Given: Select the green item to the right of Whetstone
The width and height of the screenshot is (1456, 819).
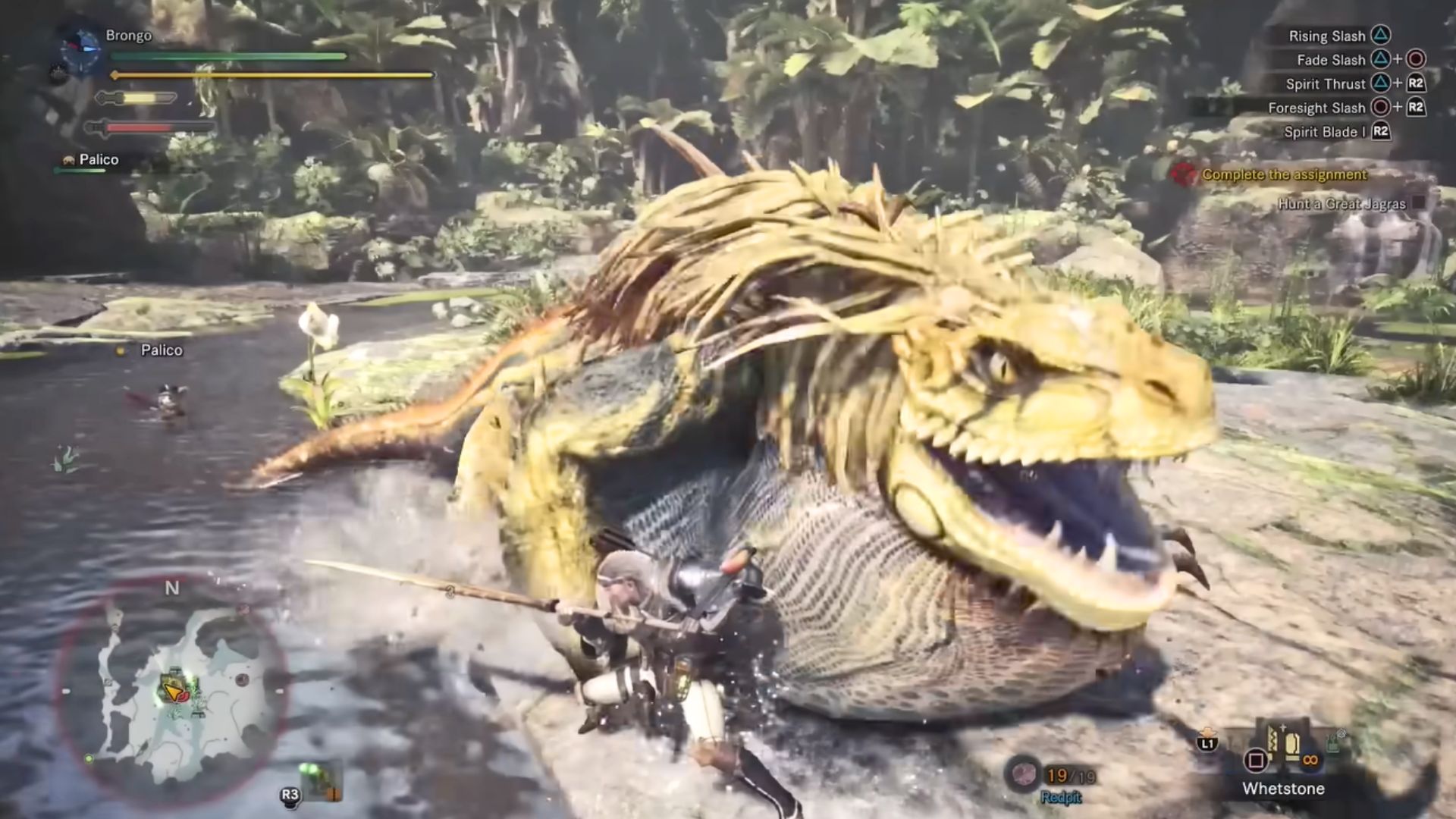Looking at the screenshot, I should 1338,740.
